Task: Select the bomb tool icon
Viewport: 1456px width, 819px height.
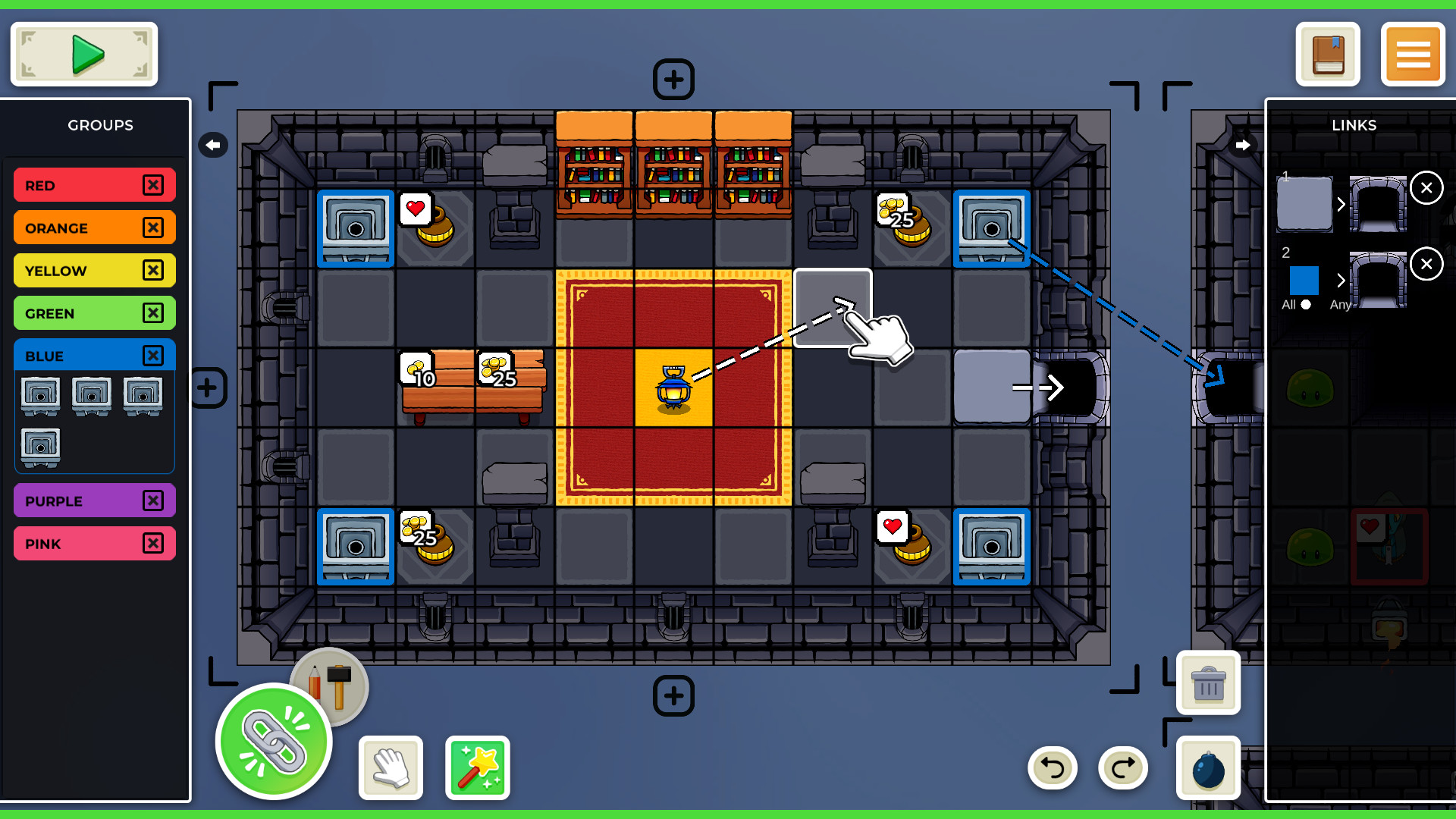Action: 1208,768
